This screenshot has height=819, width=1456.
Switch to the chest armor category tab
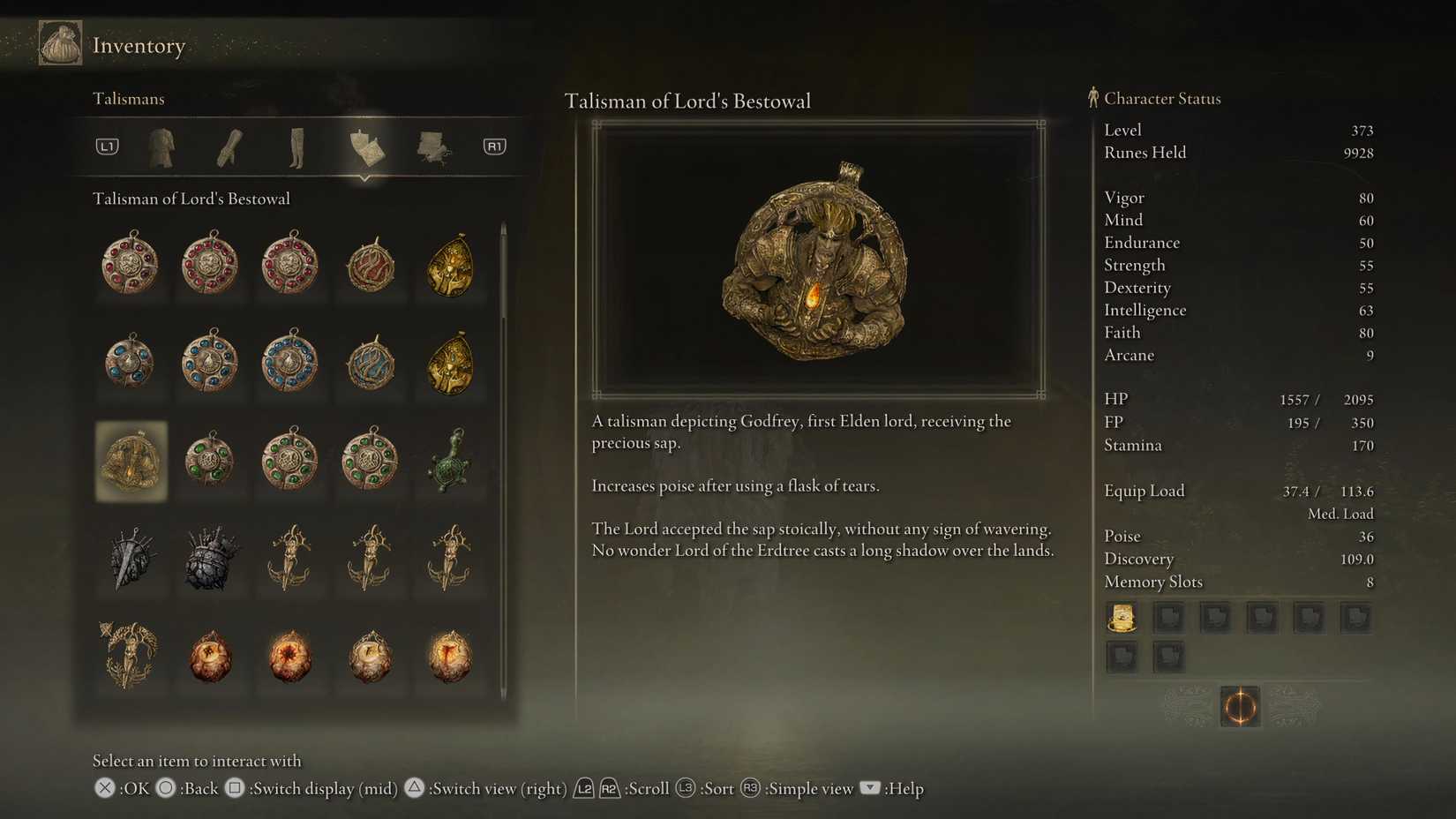point(161,147)
